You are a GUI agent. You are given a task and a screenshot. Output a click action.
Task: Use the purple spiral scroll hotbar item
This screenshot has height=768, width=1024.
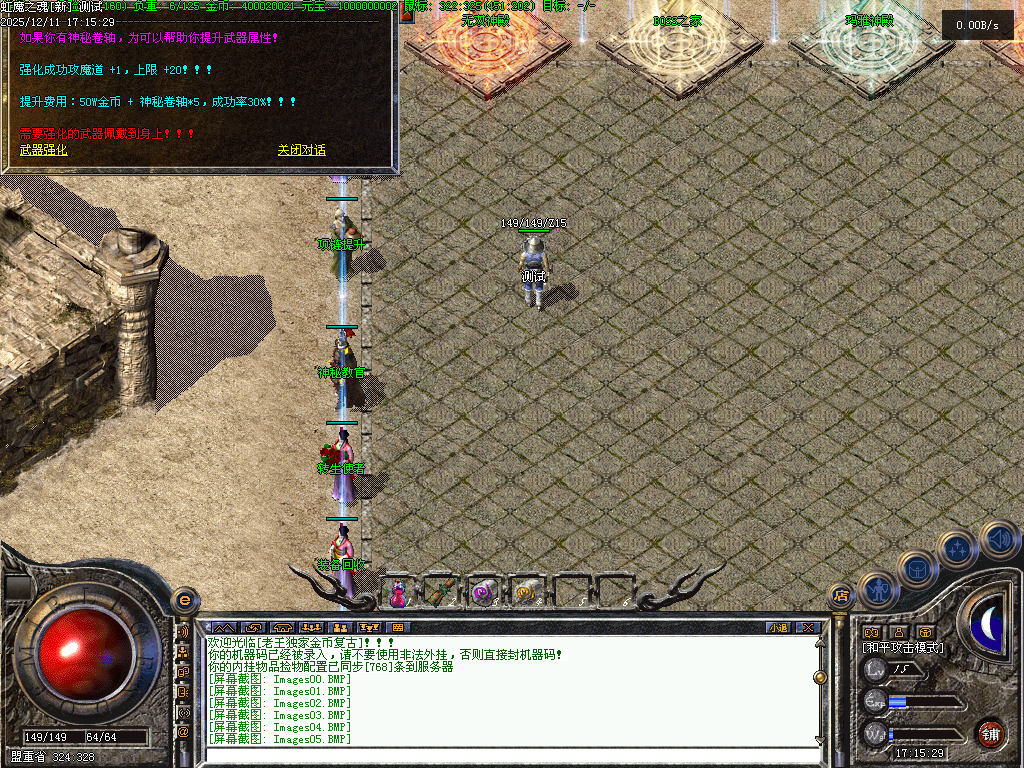483,592
